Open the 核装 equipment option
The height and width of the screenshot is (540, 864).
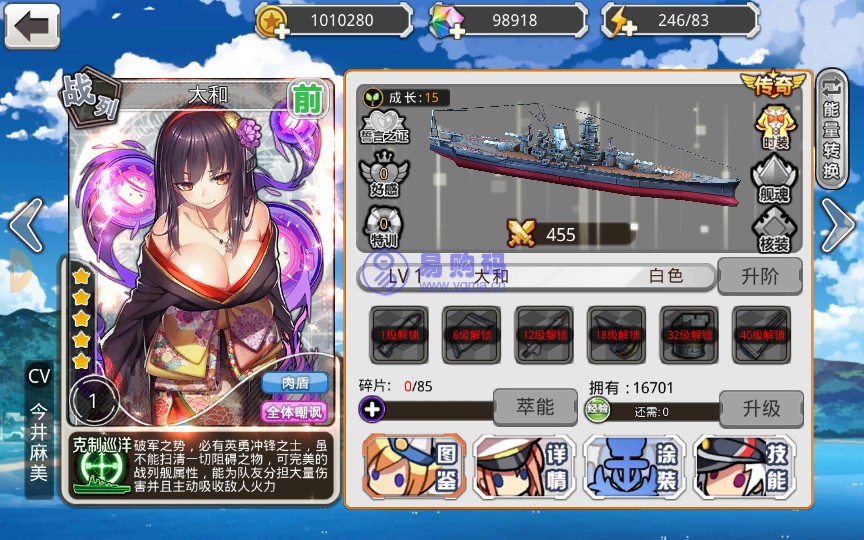click(x=774, y=230)
